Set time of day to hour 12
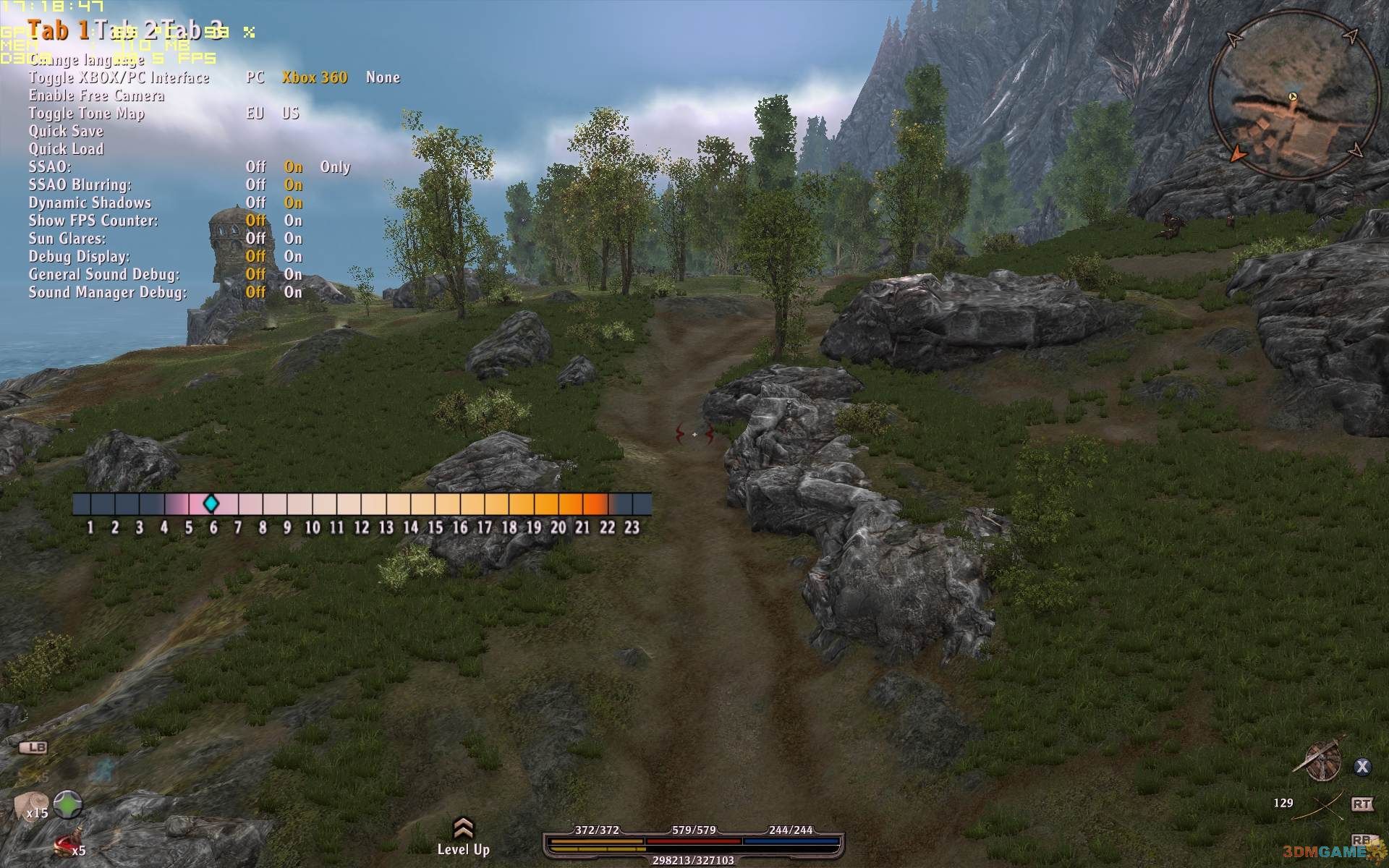Screen dimensions: 1389x868 pyautogui.click(x=361, y=504)
